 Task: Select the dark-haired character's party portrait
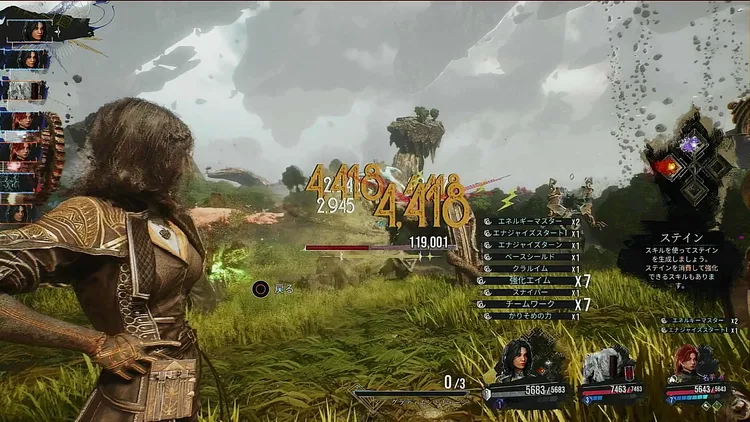524,365
